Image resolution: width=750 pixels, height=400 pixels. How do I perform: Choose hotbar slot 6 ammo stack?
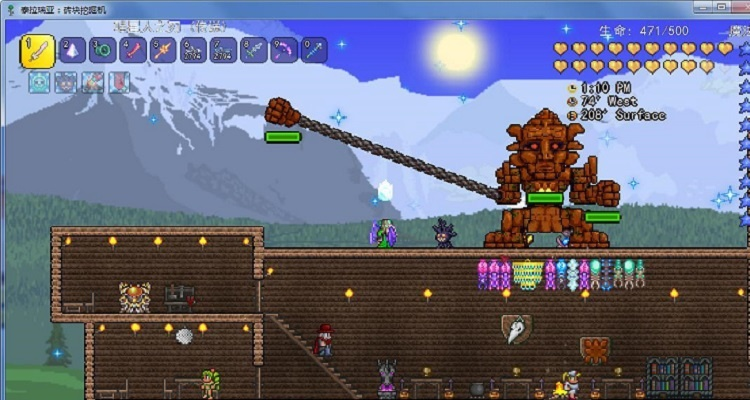coord(193,50)
